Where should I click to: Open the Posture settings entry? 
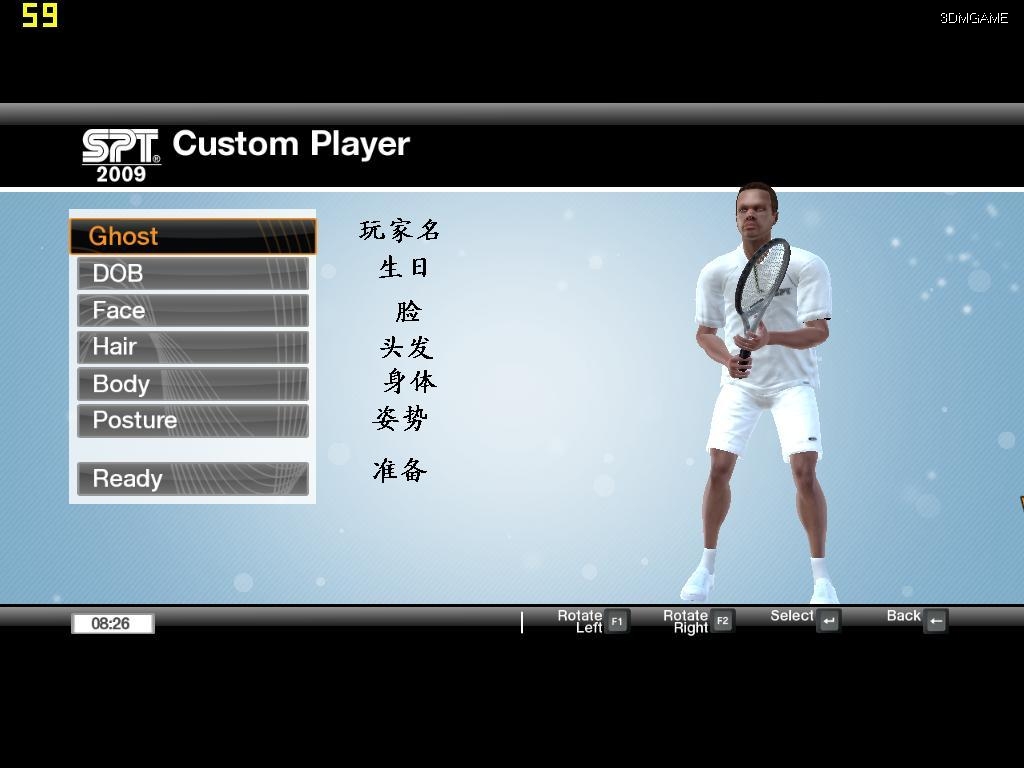pos(192,420)
